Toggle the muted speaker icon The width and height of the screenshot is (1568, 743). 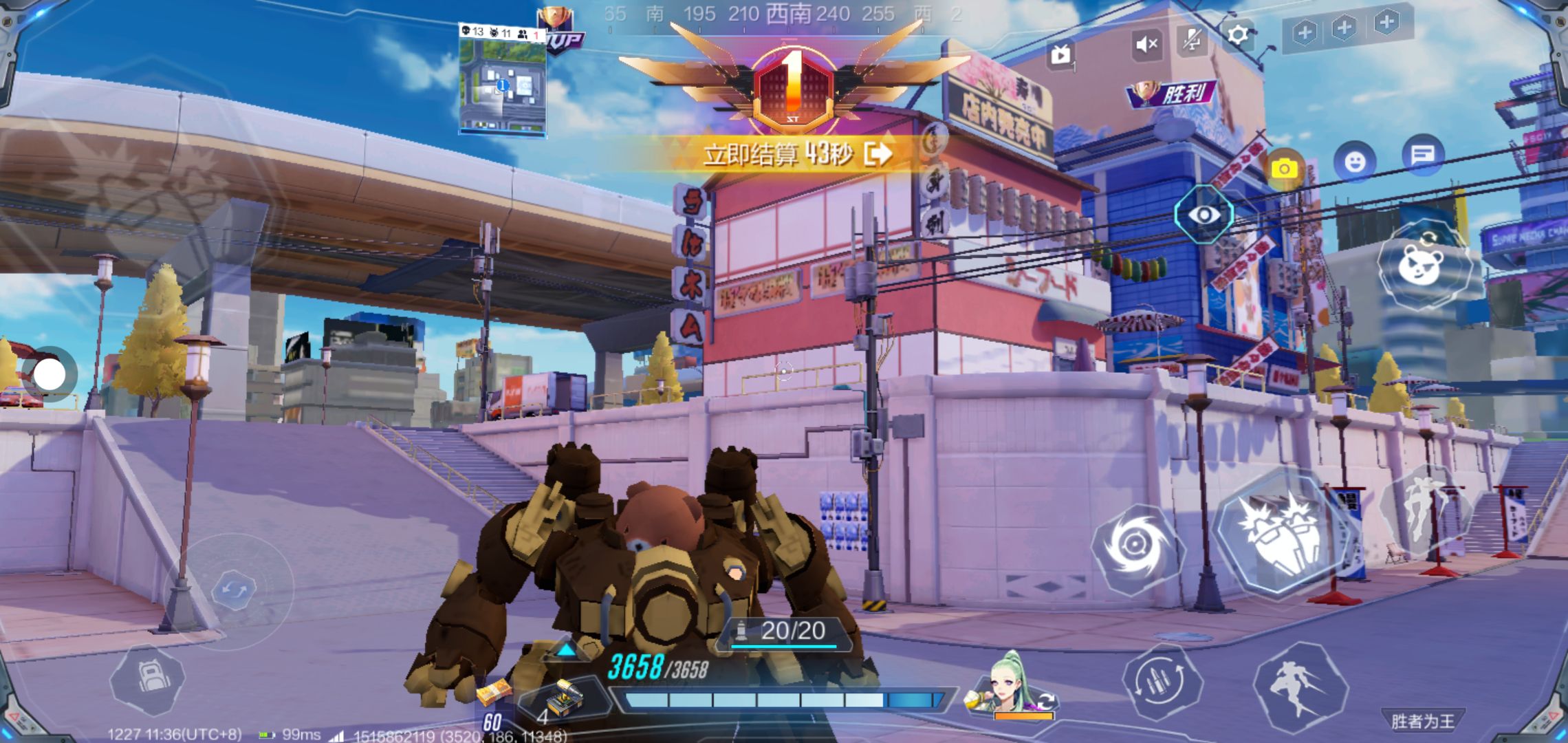click(1146, 45)
